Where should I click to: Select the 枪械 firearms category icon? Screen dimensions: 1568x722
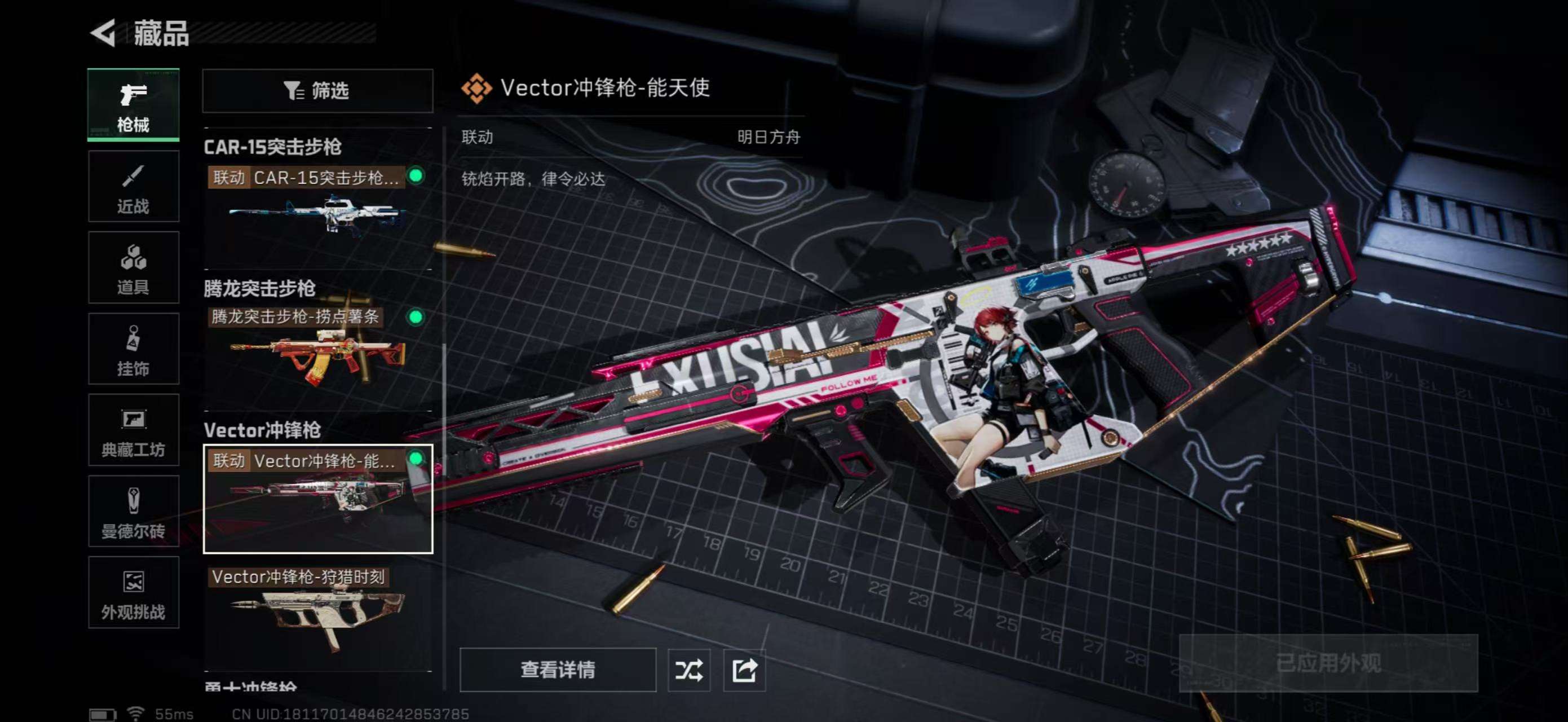point(133,103)
